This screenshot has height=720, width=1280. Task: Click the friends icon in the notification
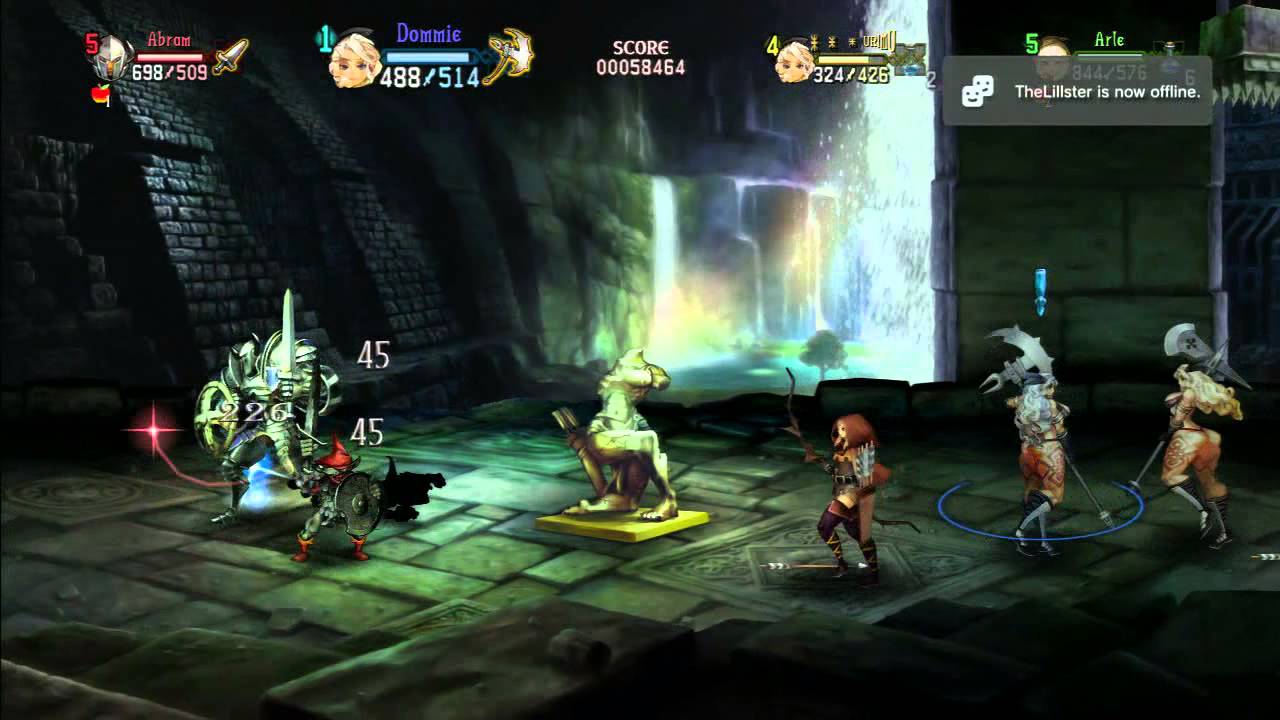(977, 92)
